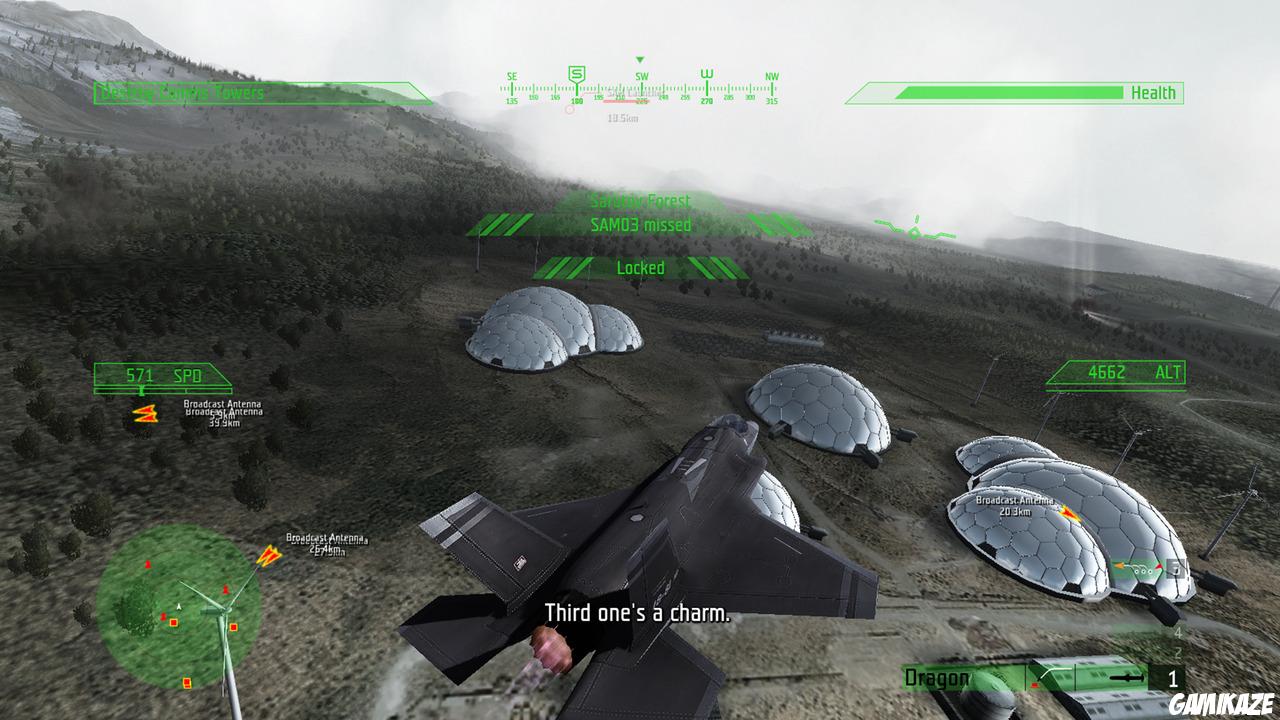Toggle the Locked indicator banner
Image resolution: width=1280 pixels, height=720 pixels.
(640, 268)
